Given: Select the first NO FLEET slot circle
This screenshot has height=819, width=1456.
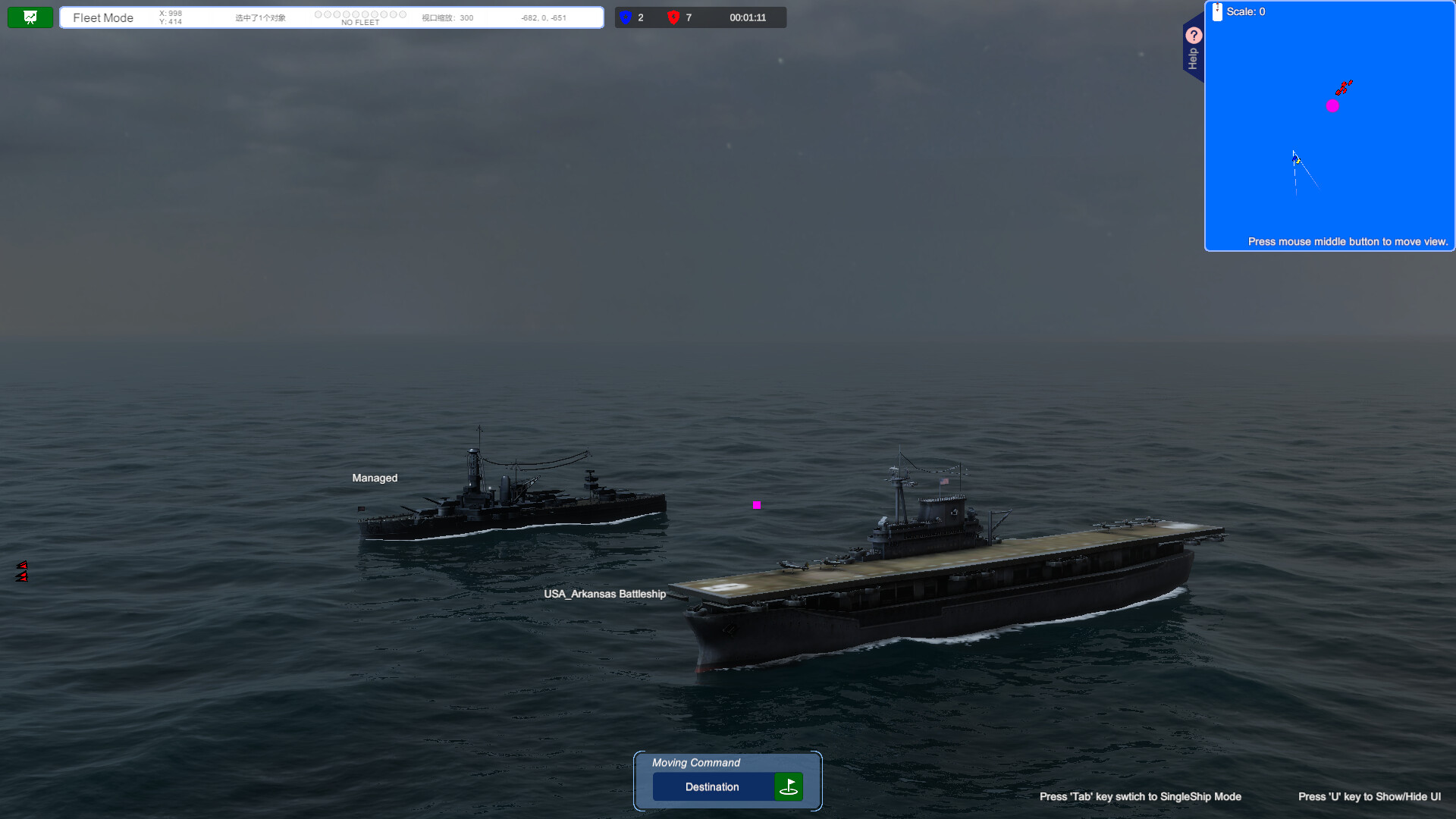Looking at the screenshot, I should (x=318, y=14).
